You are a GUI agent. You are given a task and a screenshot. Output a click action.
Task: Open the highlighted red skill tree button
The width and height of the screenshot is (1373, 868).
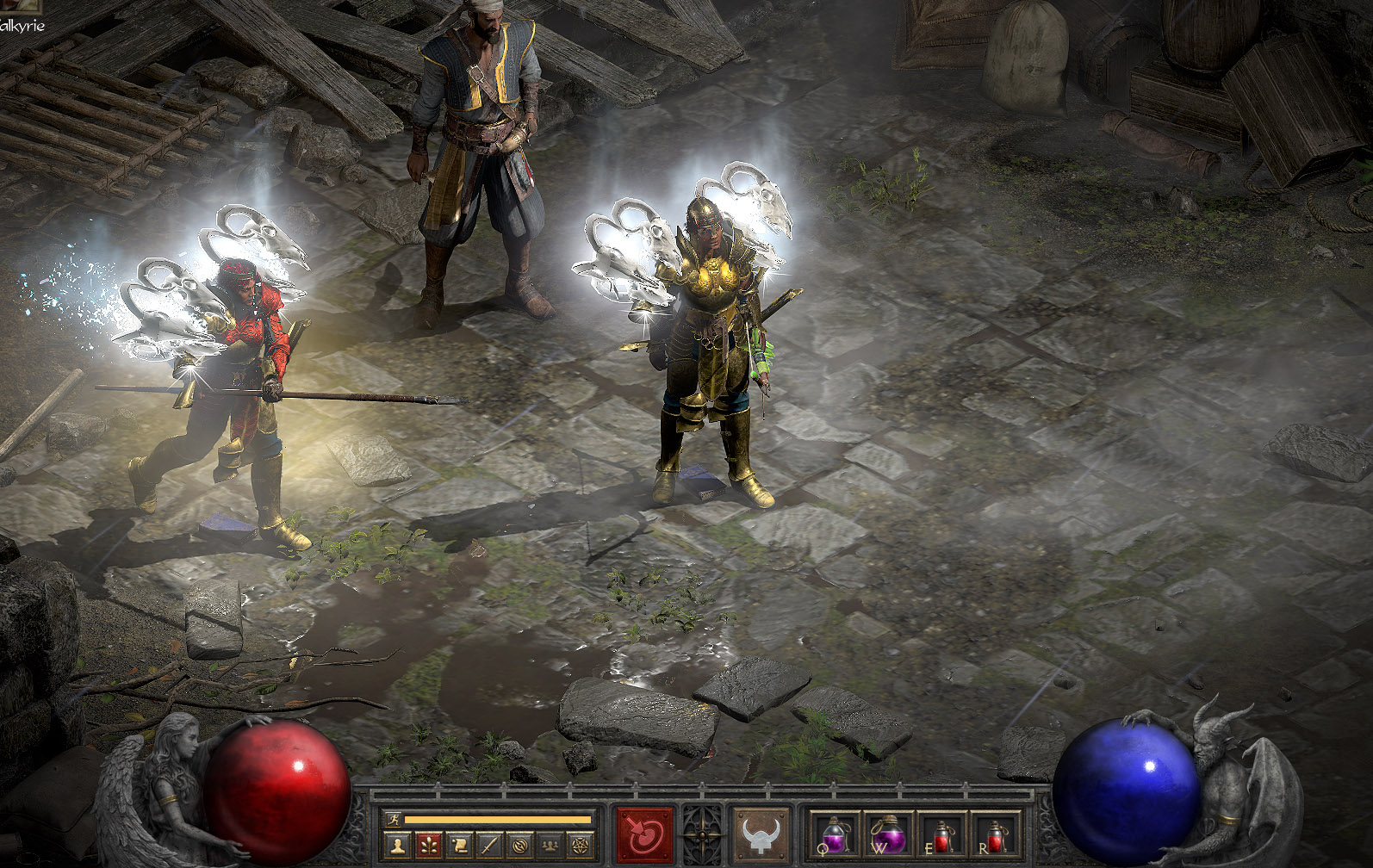(x=428, y=846)
